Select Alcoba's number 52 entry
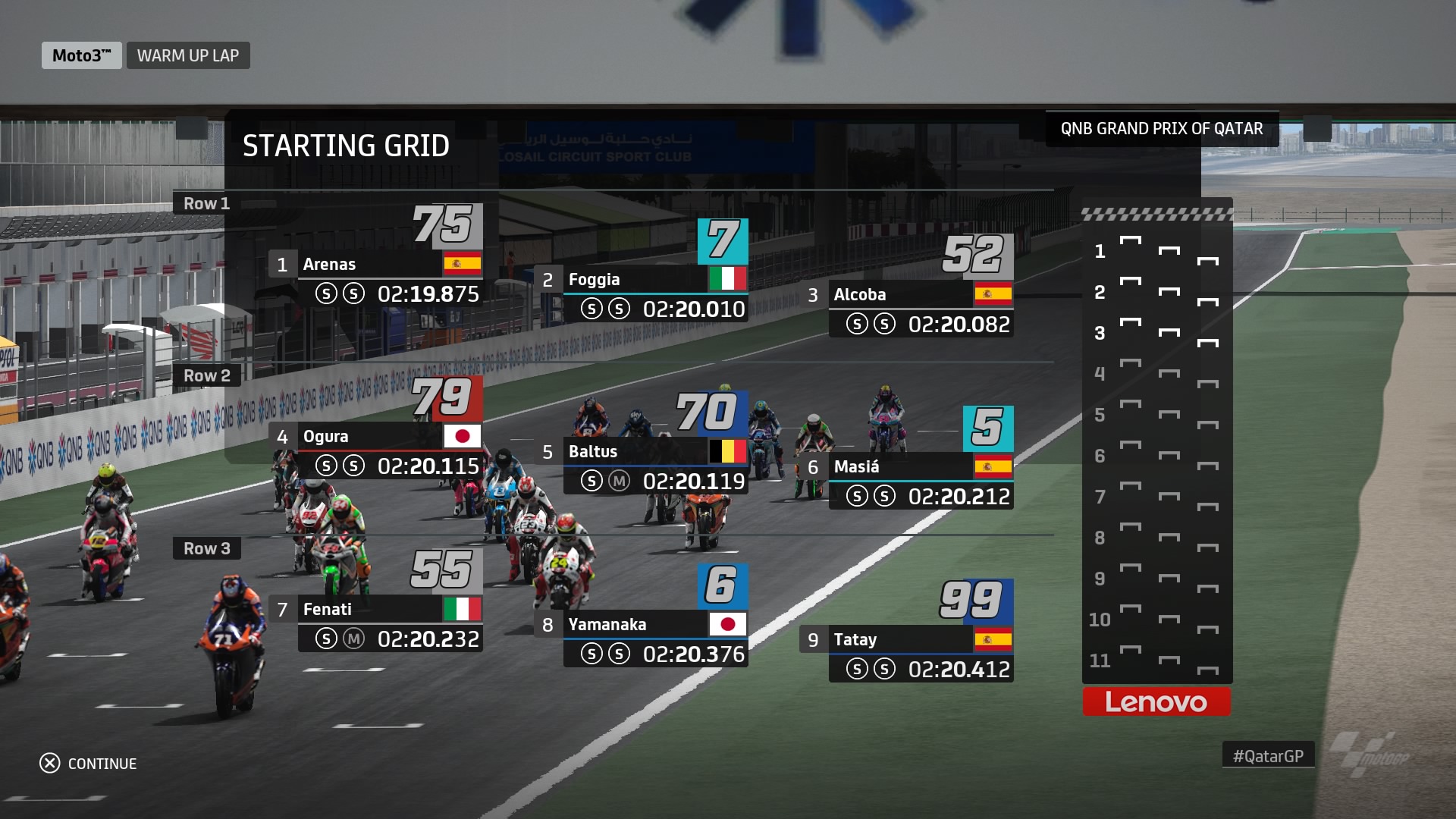Screen dimensions: 1456x819 point(906,295)
